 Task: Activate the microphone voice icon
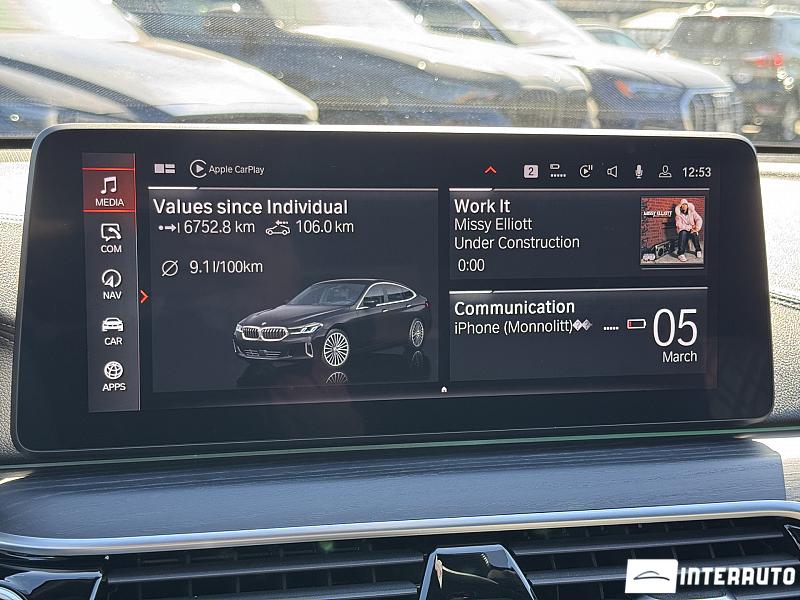pyautogui.click(x=638, y=171)
